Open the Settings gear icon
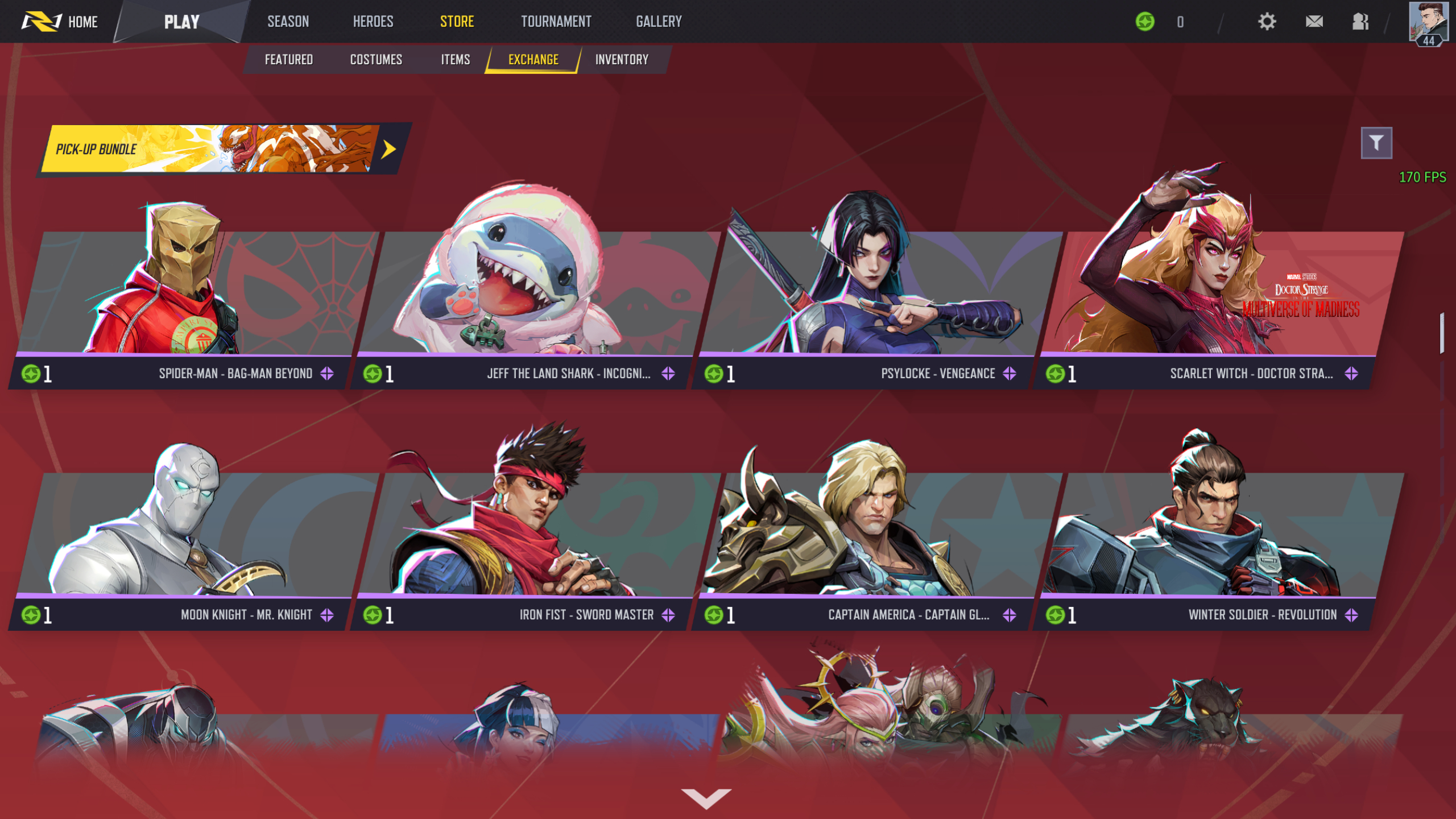This screenshot has height=819, width=1456. [x=1267, y=22]
